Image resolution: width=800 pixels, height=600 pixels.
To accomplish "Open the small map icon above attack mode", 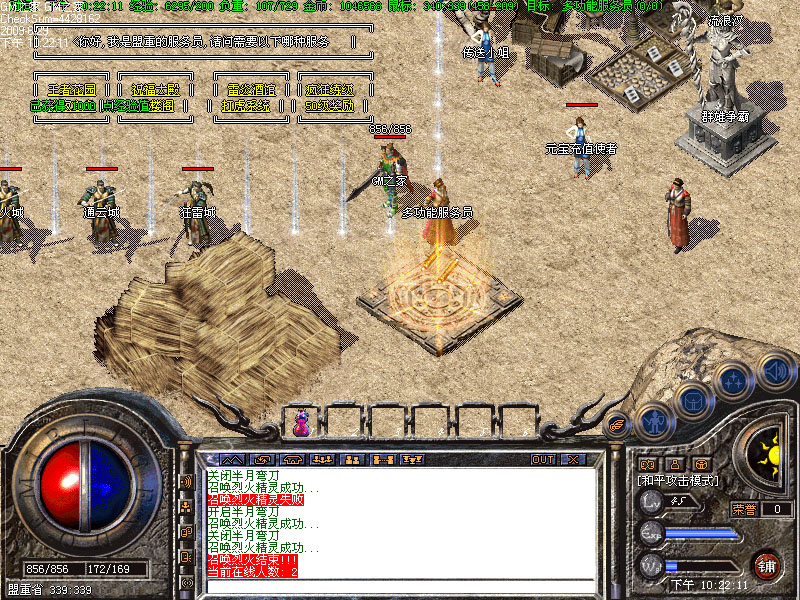I will 647,464.
